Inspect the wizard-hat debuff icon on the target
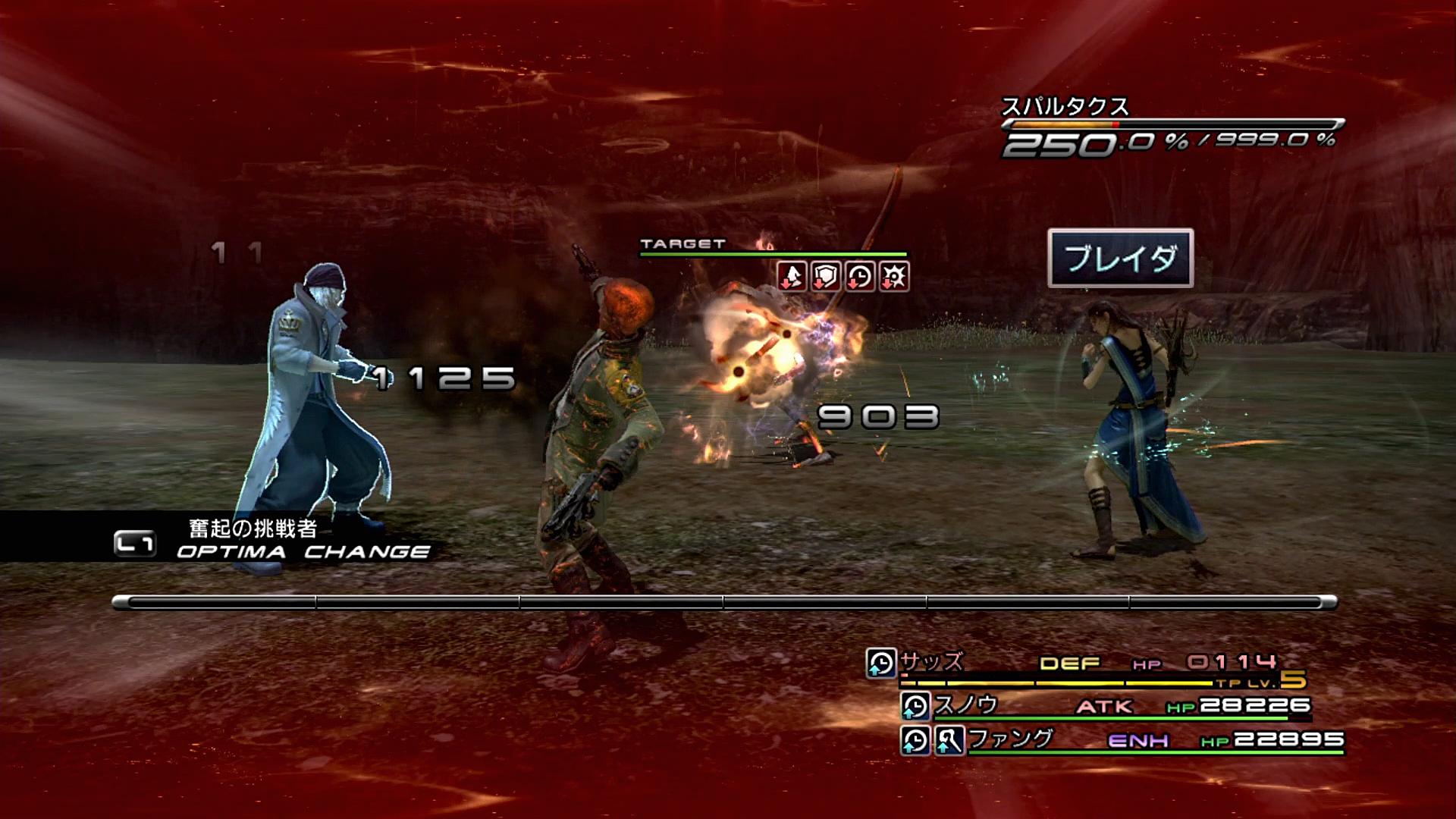 pyautogui.click(x=791, y=277)
